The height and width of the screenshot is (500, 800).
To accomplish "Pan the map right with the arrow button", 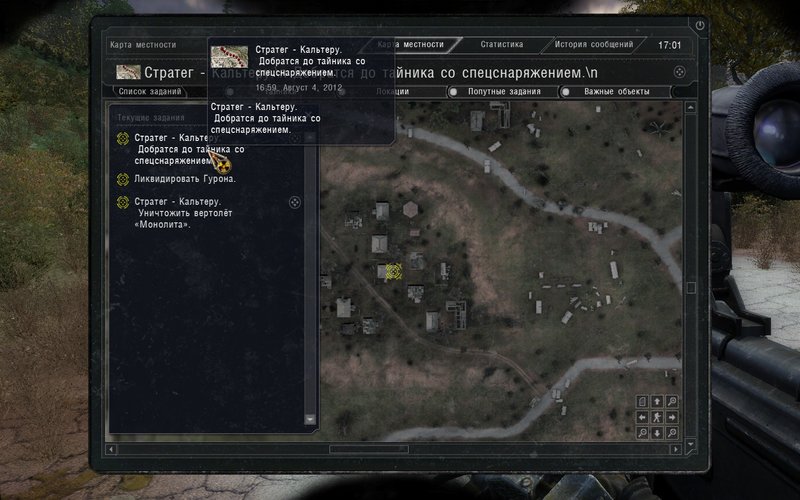I will pyautogui.click(x=672, y=417).
